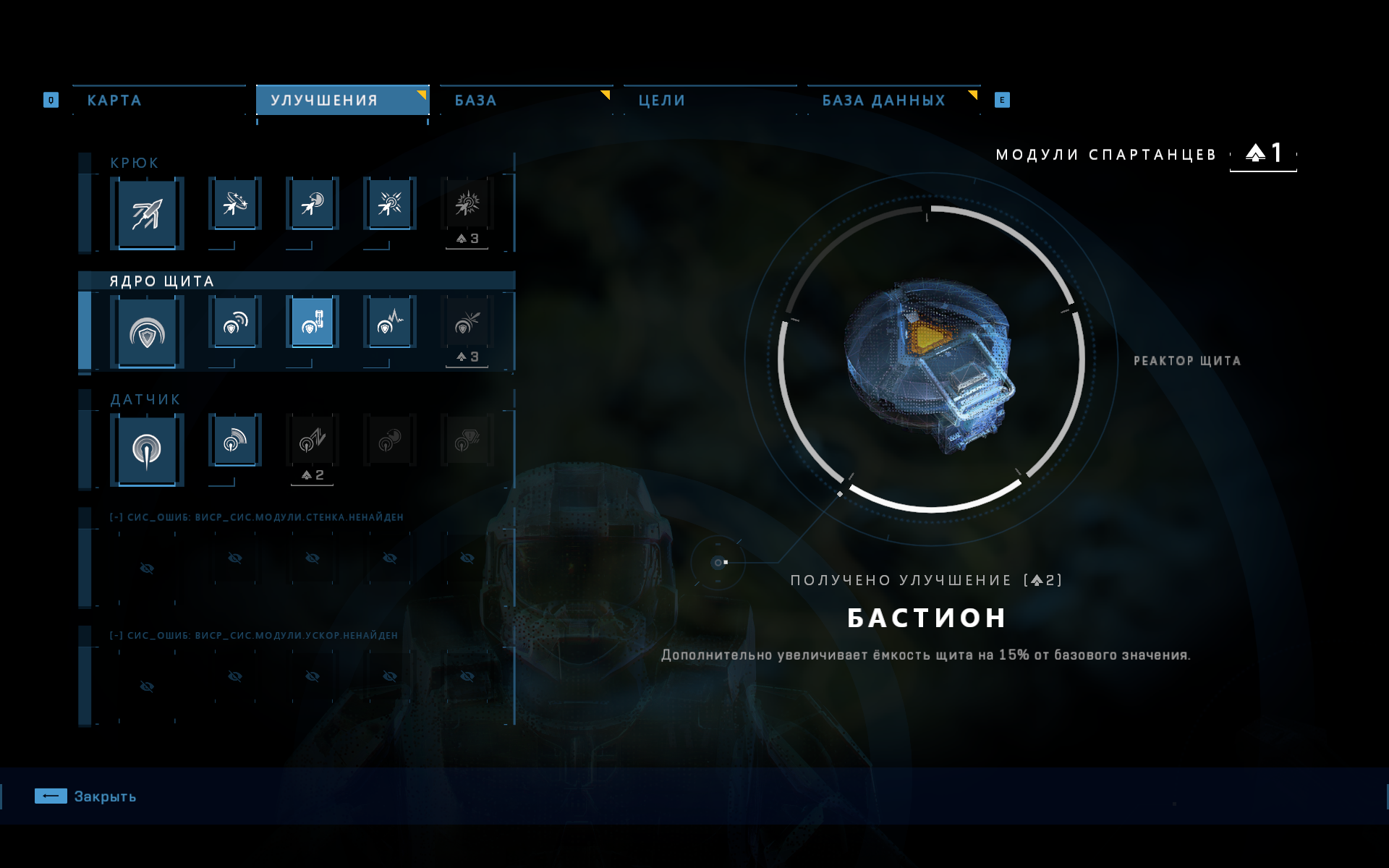This screenshot has height=868, width=1389.
Task: Select the shield upgrade with pulse waveform
Action: coord(390,323)
